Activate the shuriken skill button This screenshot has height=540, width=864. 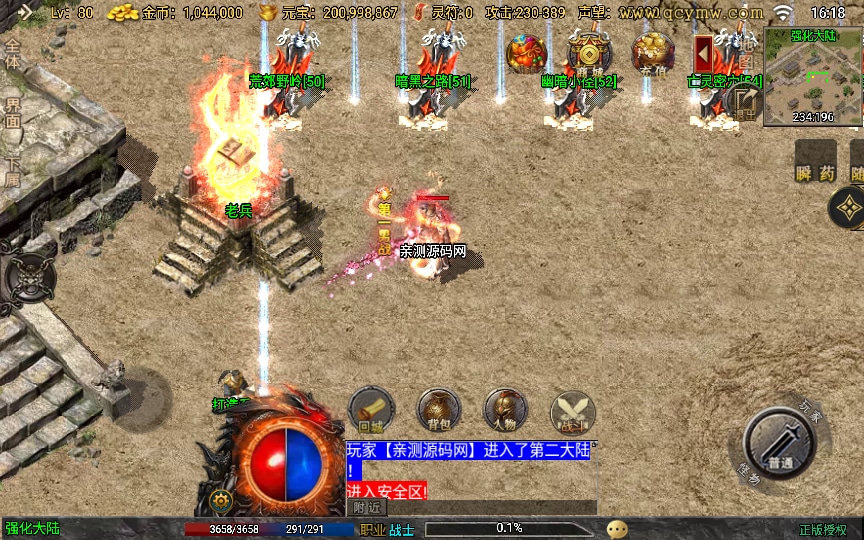pyautogui.click(x=848, y=207)
